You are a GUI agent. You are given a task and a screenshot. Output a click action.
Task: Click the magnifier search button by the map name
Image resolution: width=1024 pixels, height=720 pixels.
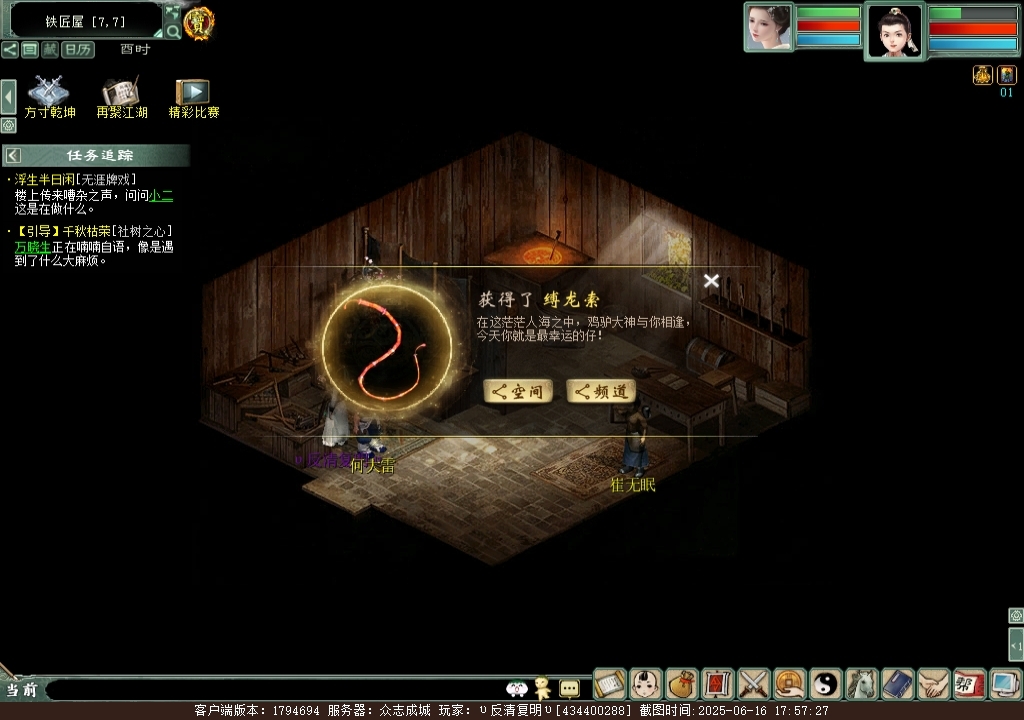tap(173, 31)
